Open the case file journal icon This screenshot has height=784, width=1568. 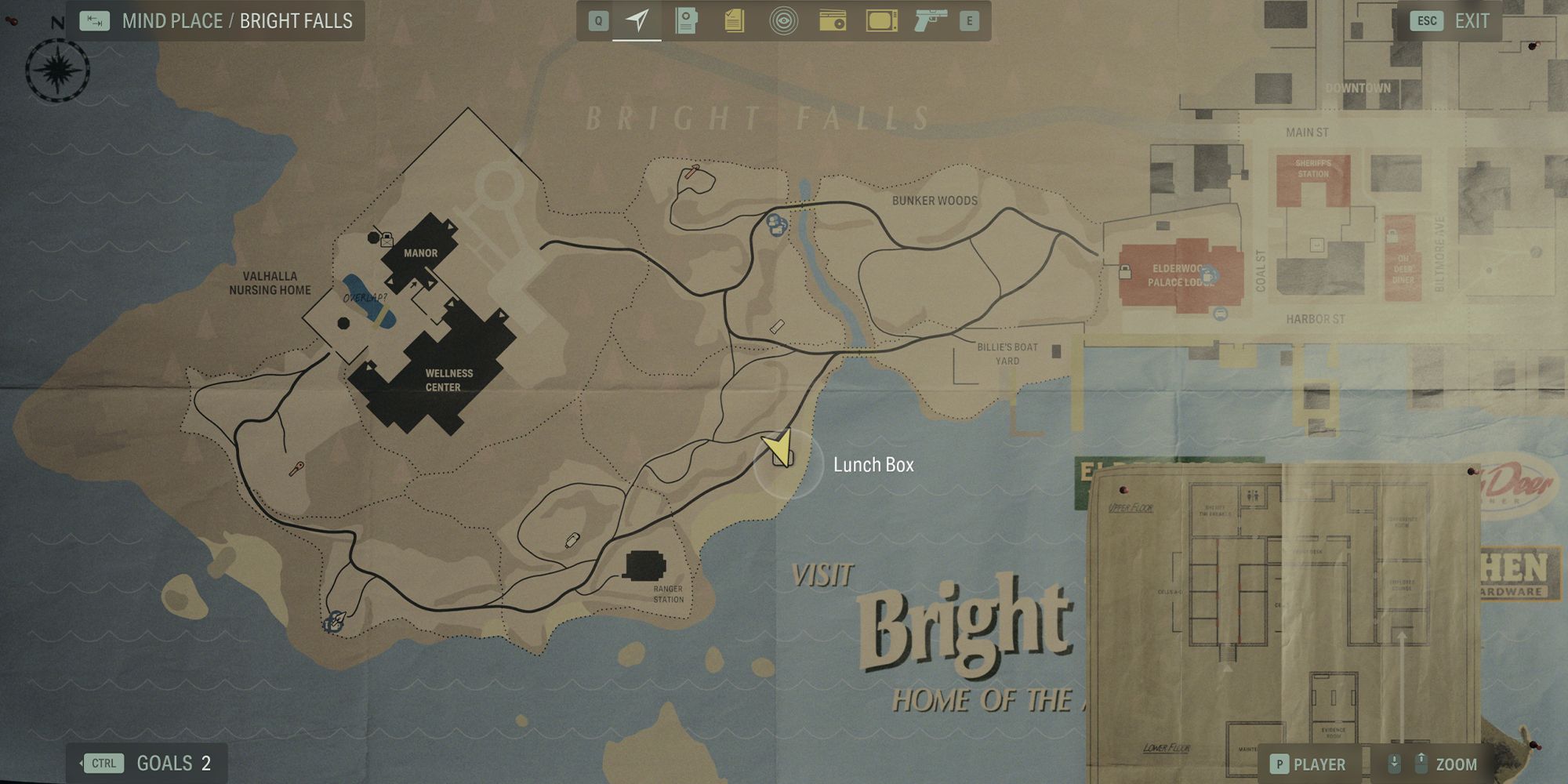(x=684, y=21)
